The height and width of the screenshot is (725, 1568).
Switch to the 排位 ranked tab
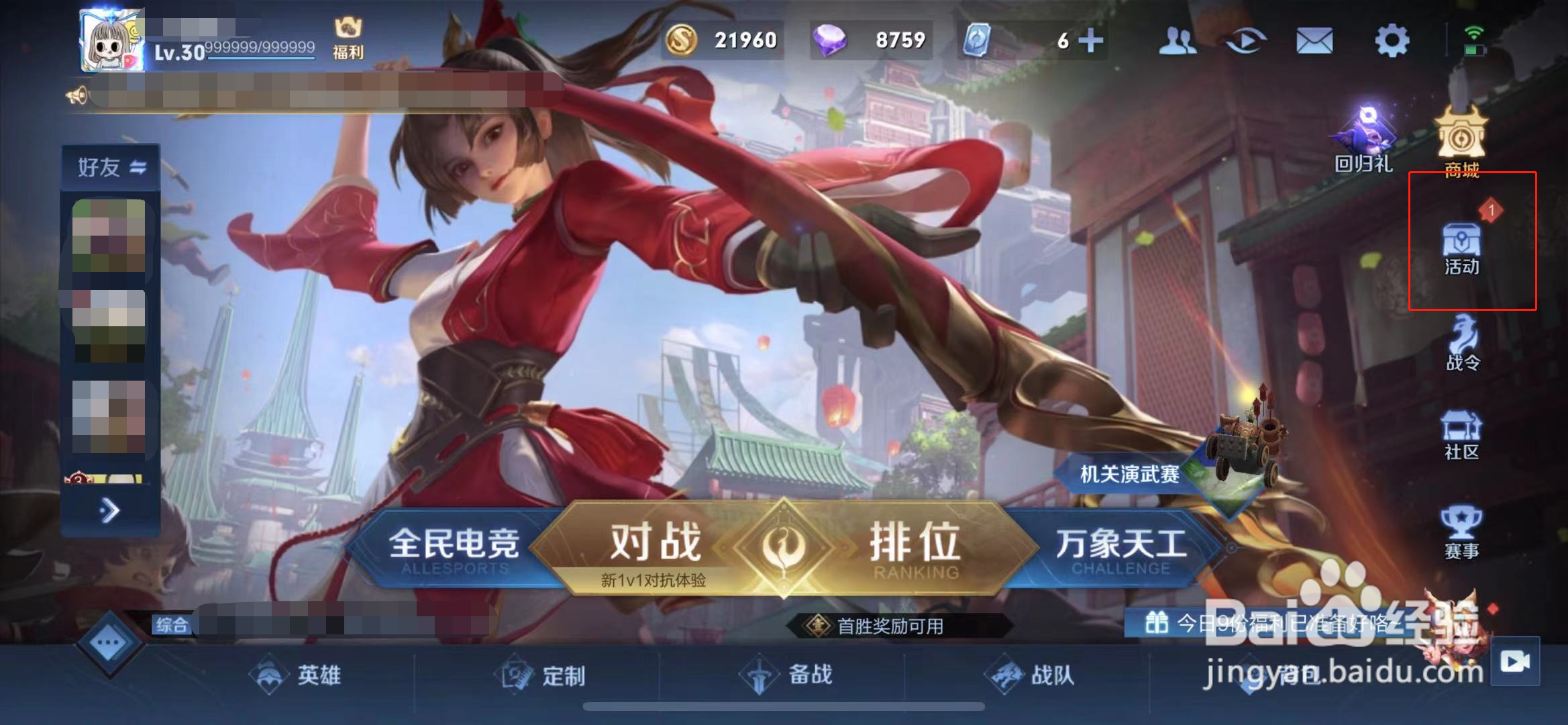tap(912, 544)
